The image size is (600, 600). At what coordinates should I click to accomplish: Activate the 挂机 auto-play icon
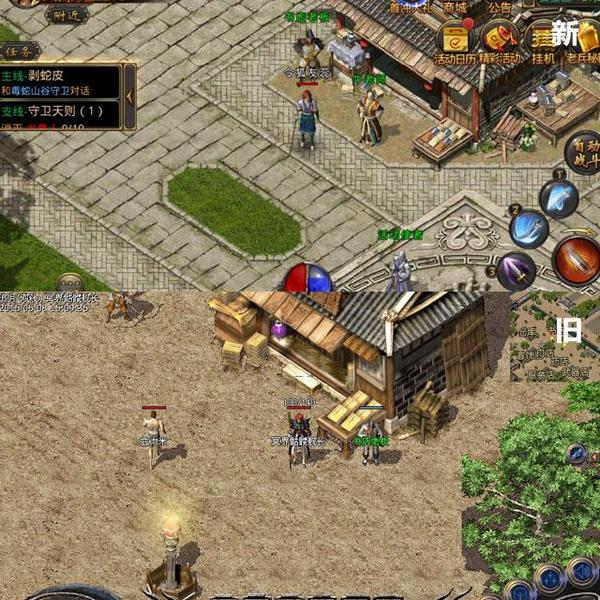point(541,42)
